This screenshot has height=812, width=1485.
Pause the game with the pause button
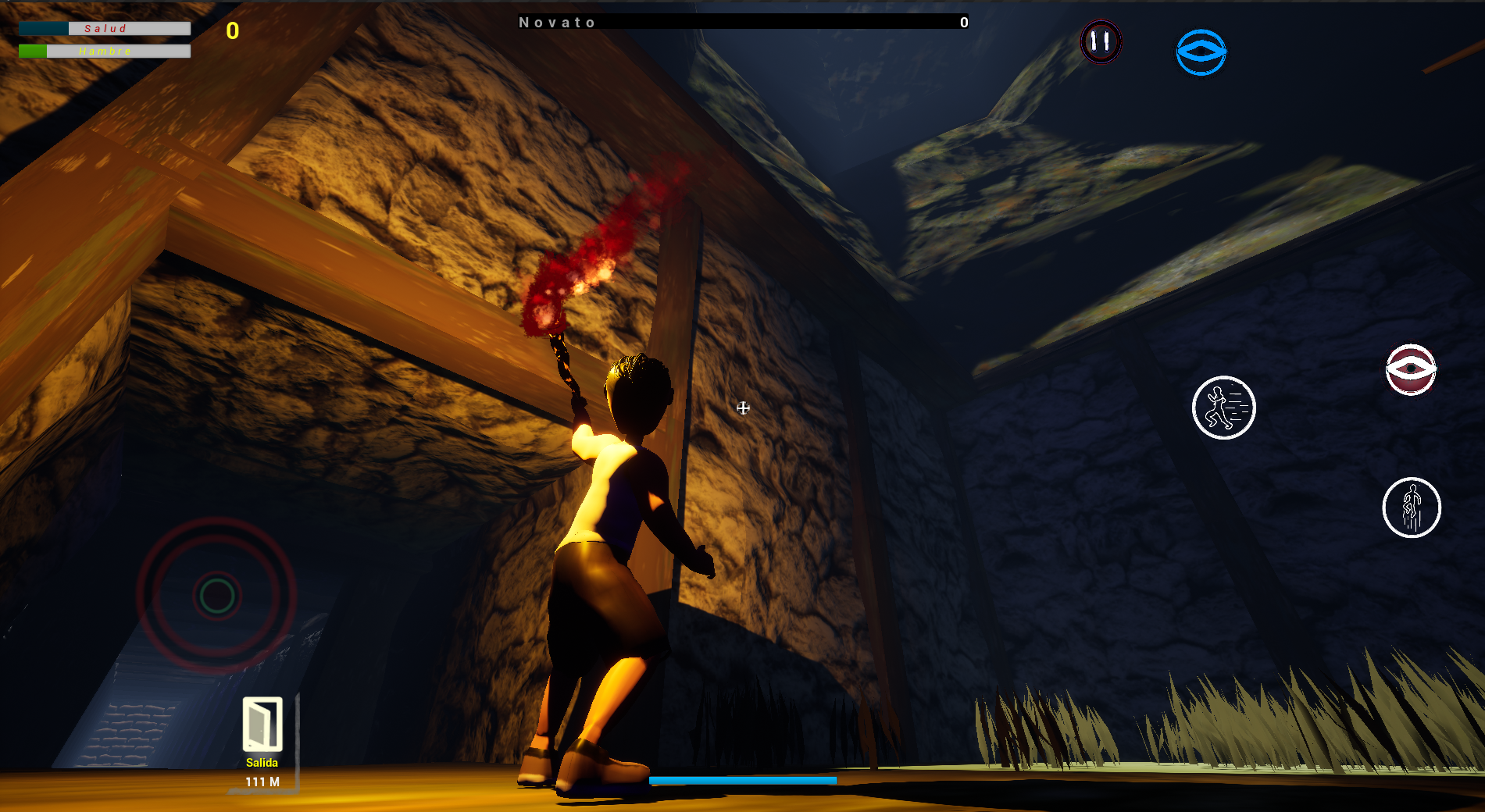(x=1101, y=41)
